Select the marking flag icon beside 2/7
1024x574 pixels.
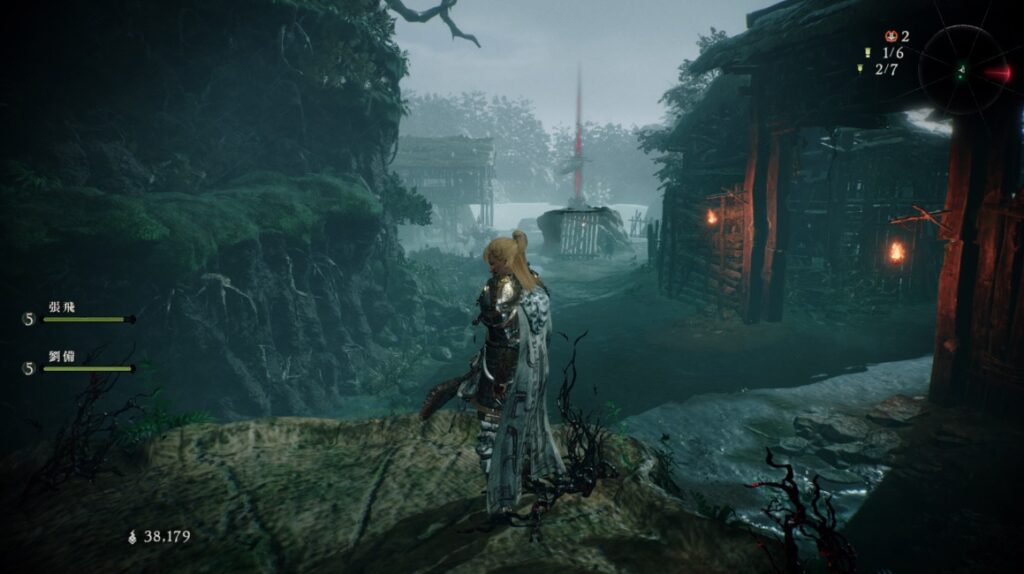(860, 69)
